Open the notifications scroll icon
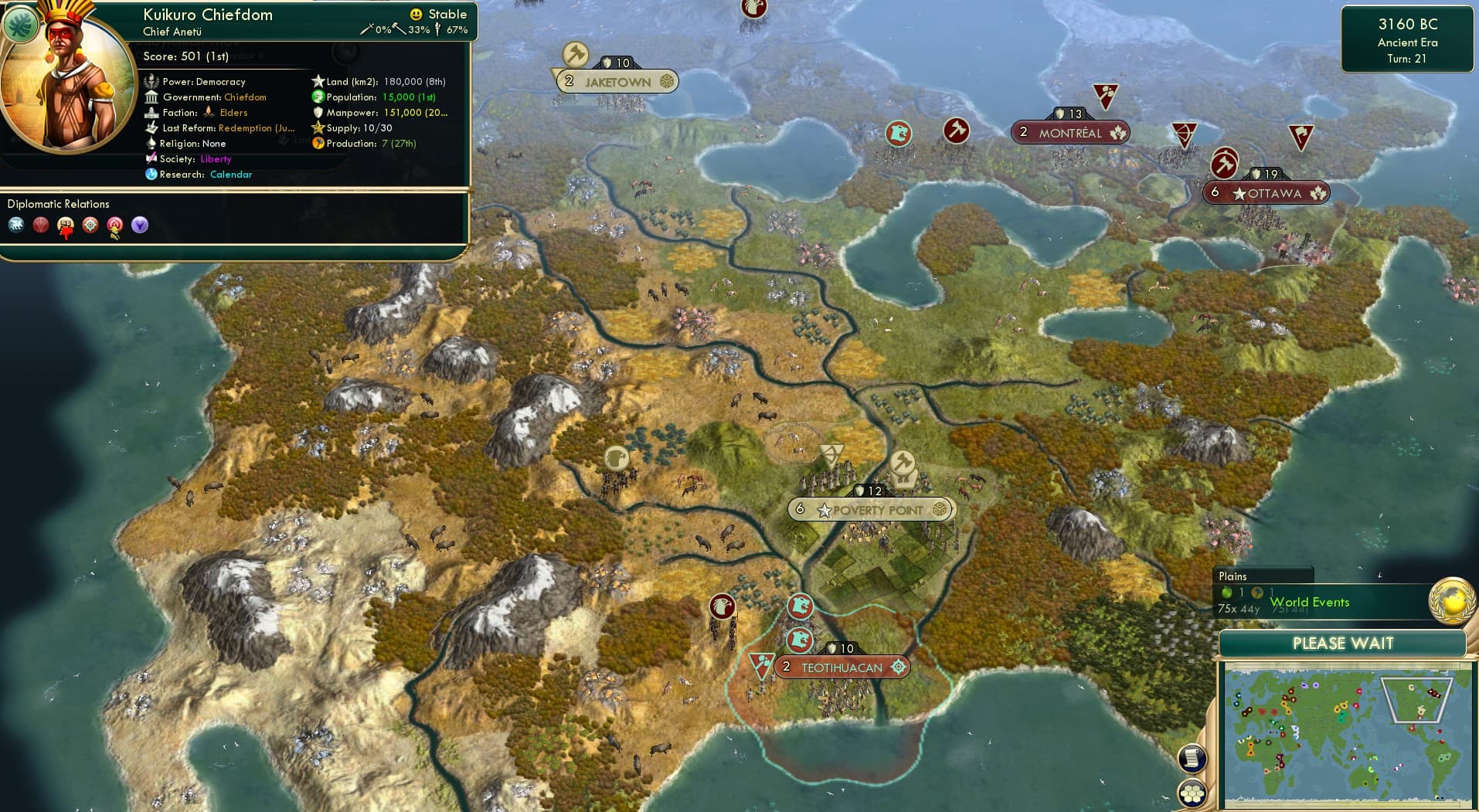This screenshot has height=812, width=1479. tap(1192, 759)
